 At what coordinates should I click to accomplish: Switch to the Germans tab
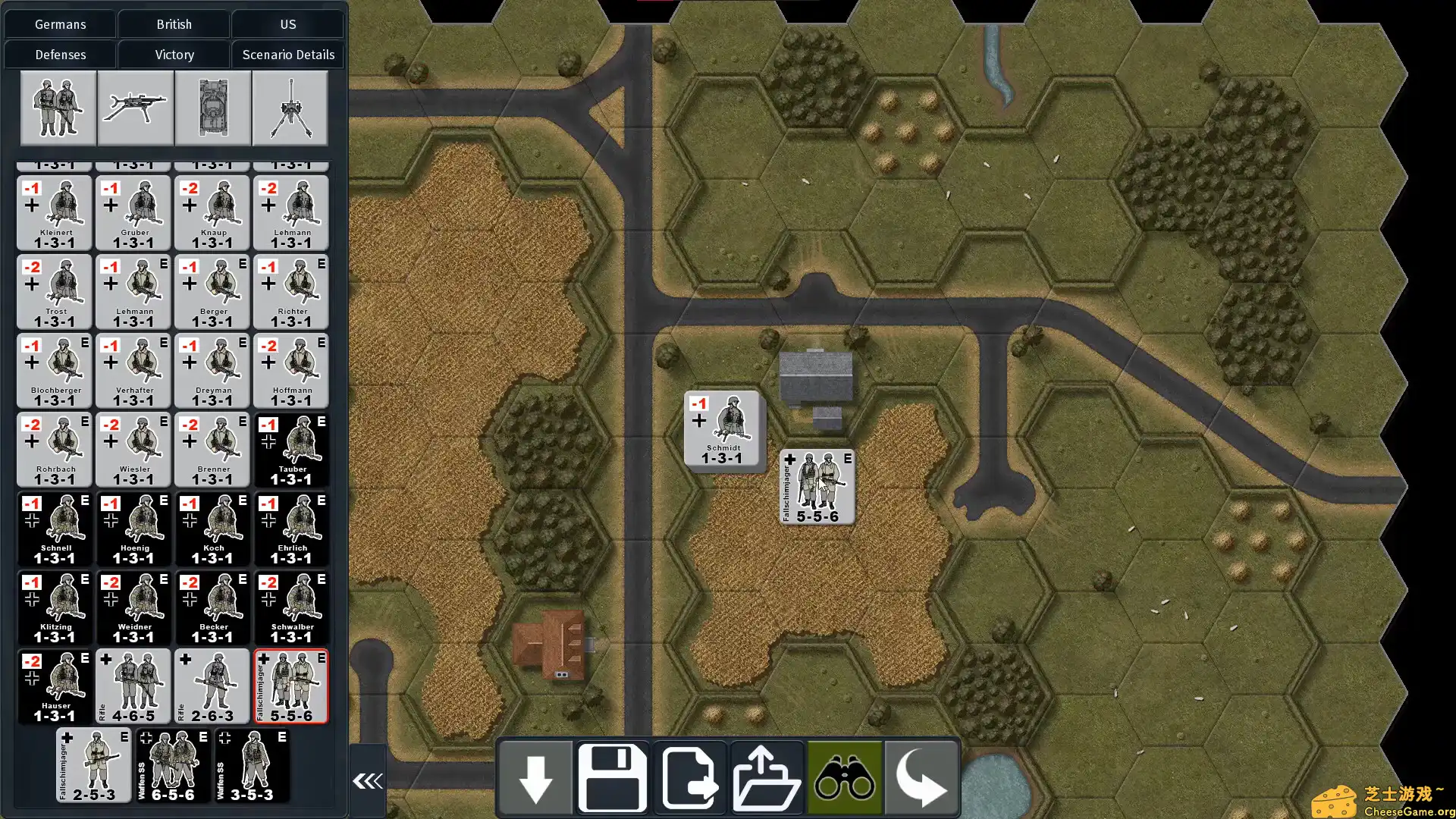(60, 24)
